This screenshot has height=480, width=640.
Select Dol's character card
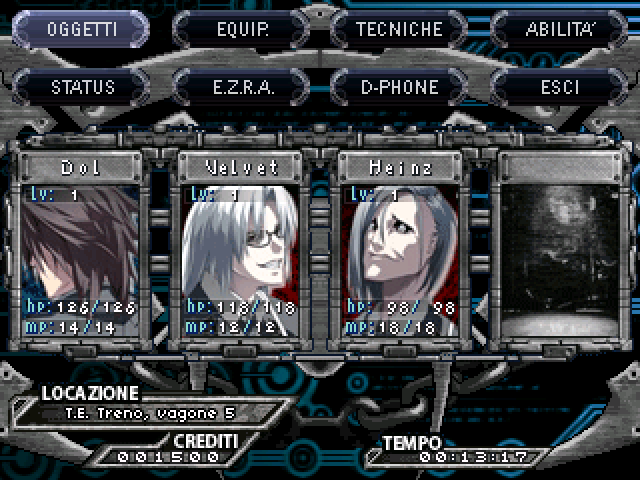click(82, 248)
